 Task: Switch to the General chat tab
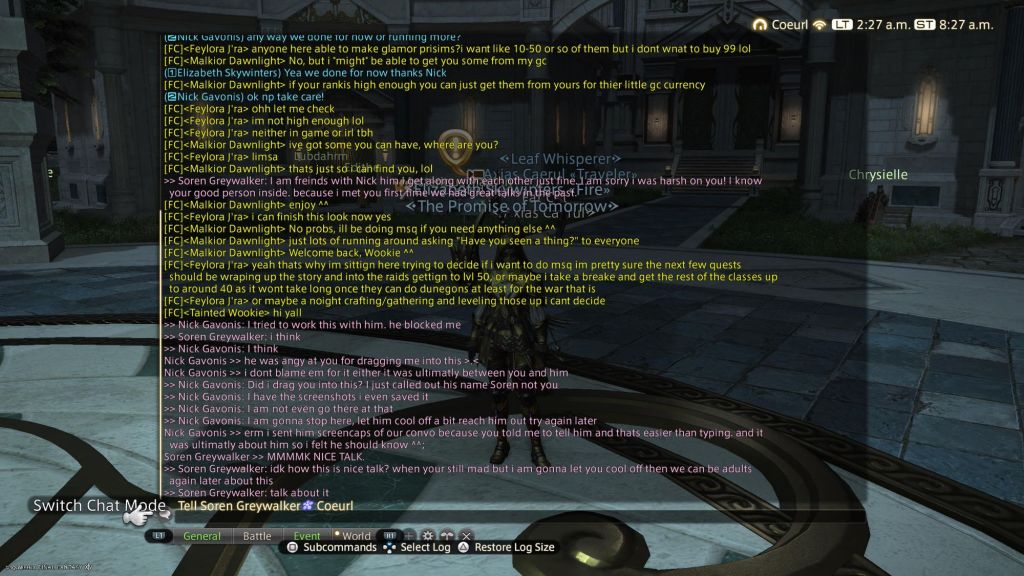click(202, 536)
